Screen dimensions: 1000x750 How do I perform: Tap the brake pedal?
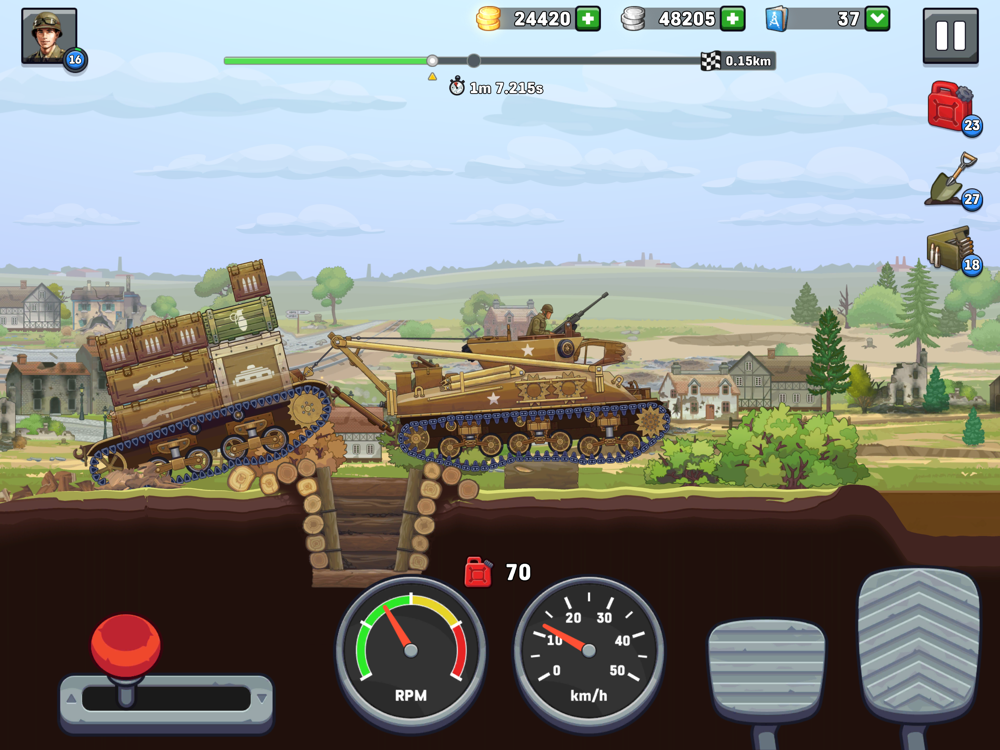(766, 670)
